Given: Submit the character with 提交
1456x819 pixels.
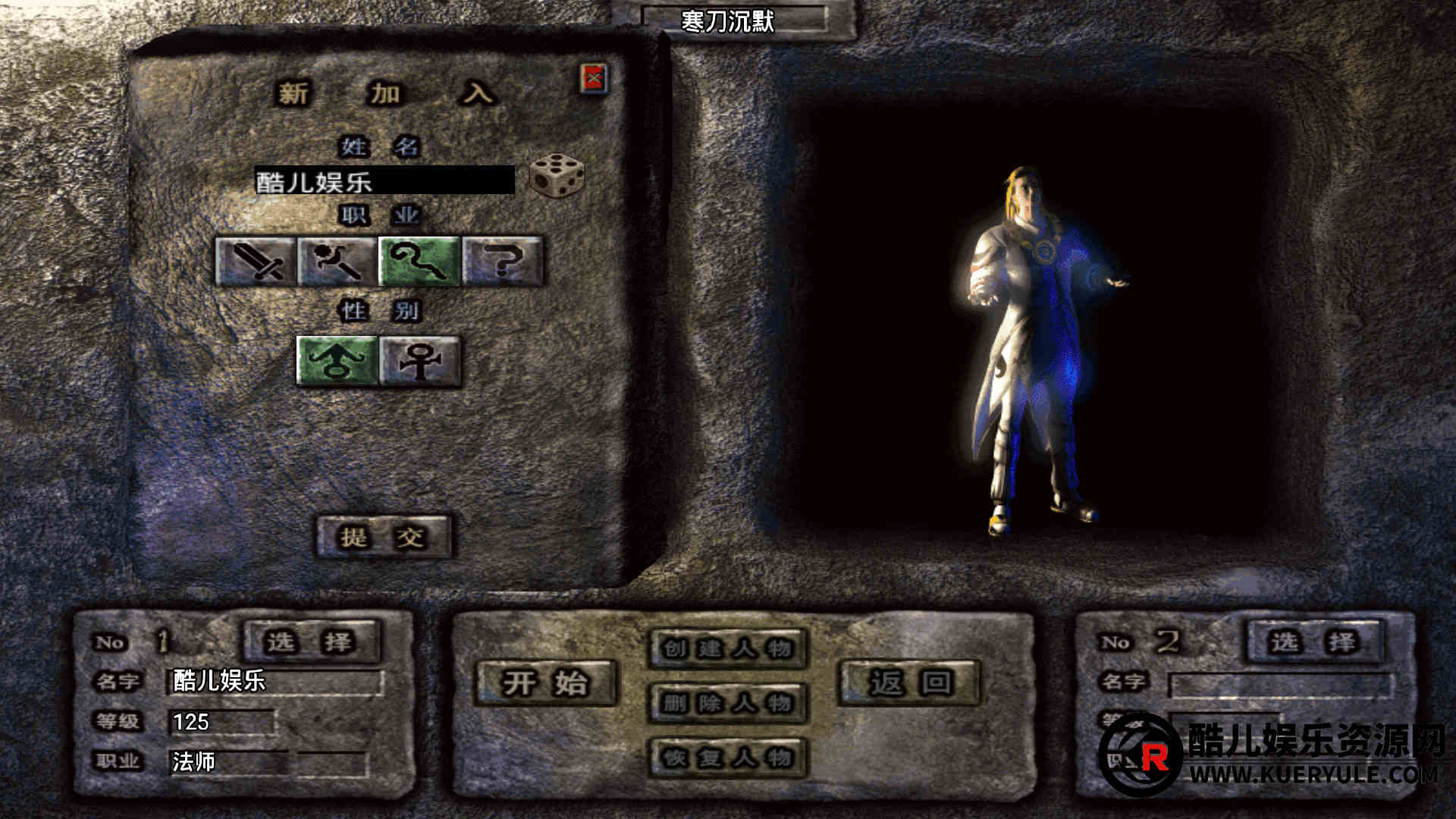Looking at the screenshot, I should 383,538.
